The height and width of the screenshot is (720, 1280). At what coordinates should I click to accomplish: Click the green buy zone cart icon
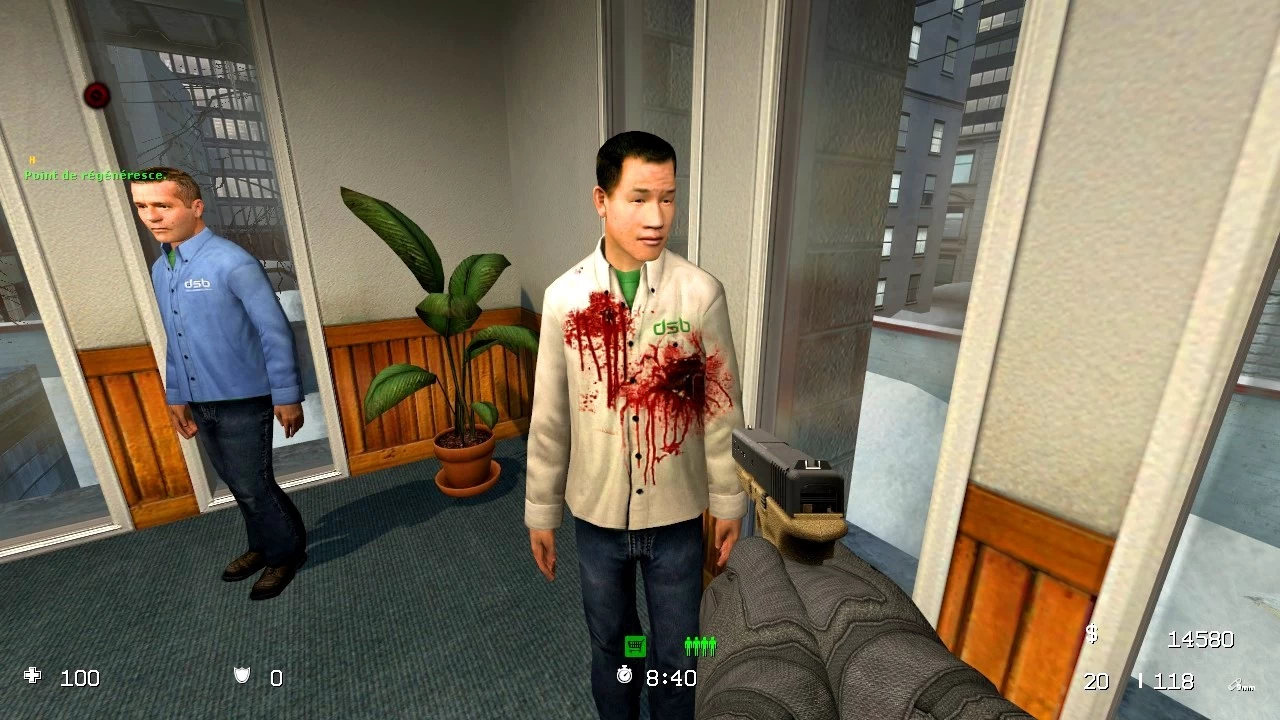point(634,646)
